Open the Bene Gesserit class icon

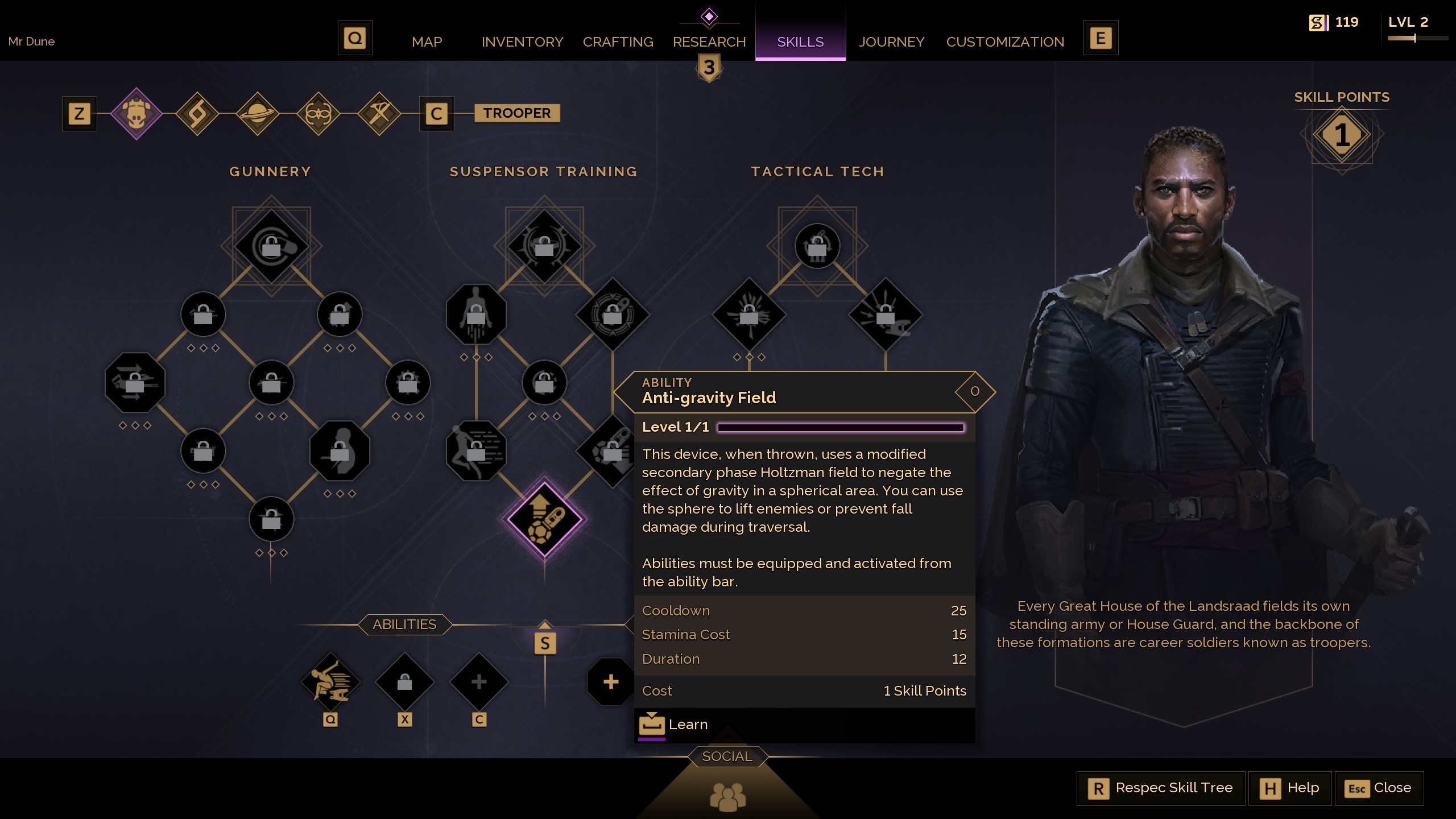pyautogui.click(x=318, y=113)
